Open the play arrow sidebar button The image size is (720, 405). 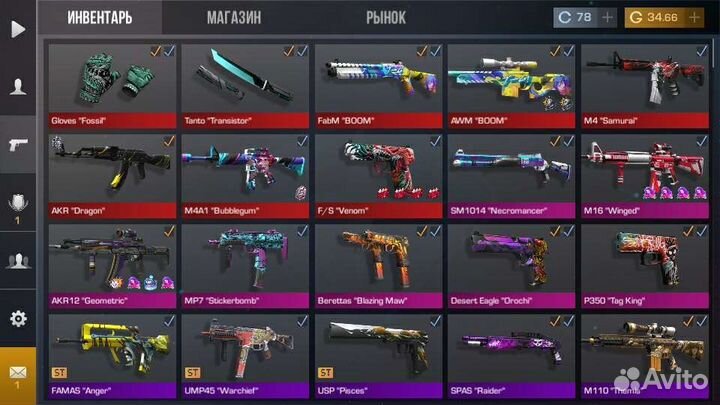point(18,29)
